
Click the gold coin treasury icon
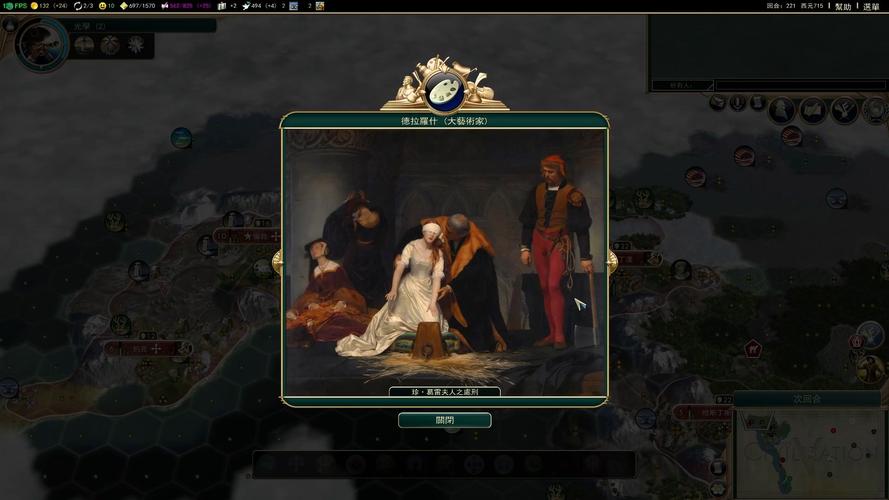pyautogui.click(x=34, y=6)
